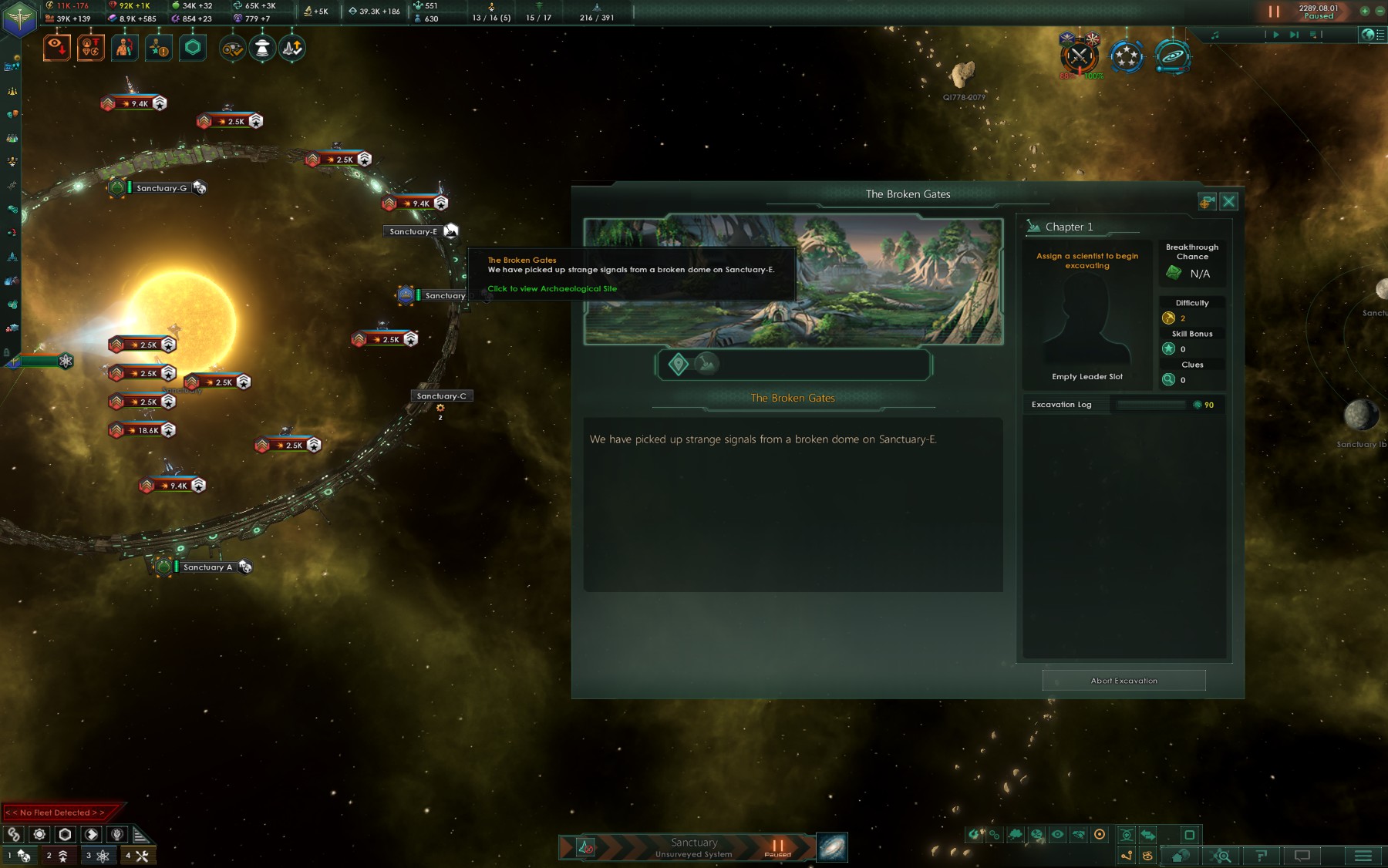The height and width of the screenshot is (868, 1388).
Task: Select fleet group 4 with crossed tools
Action: coord(137,856)
